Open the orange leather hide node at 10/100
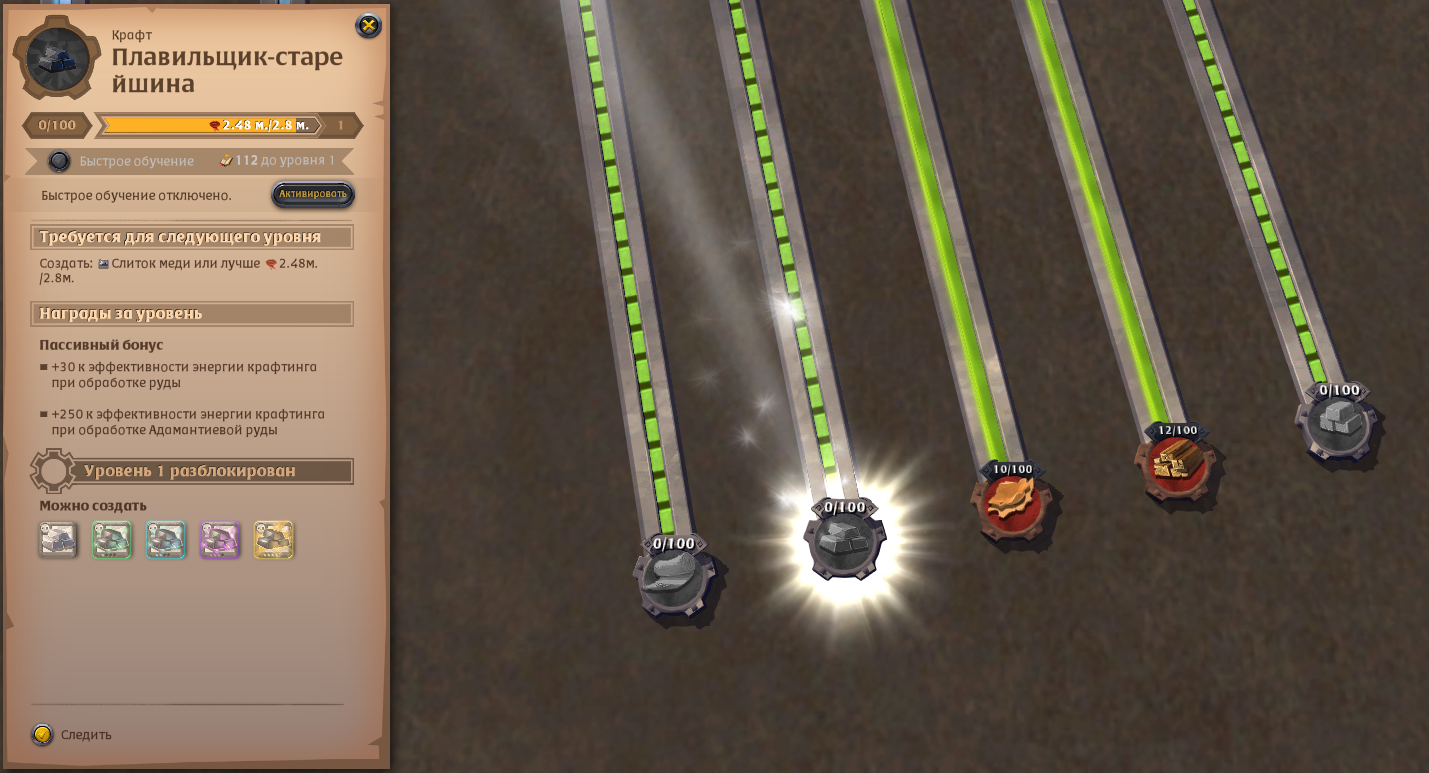 [x=1012, y=503]
